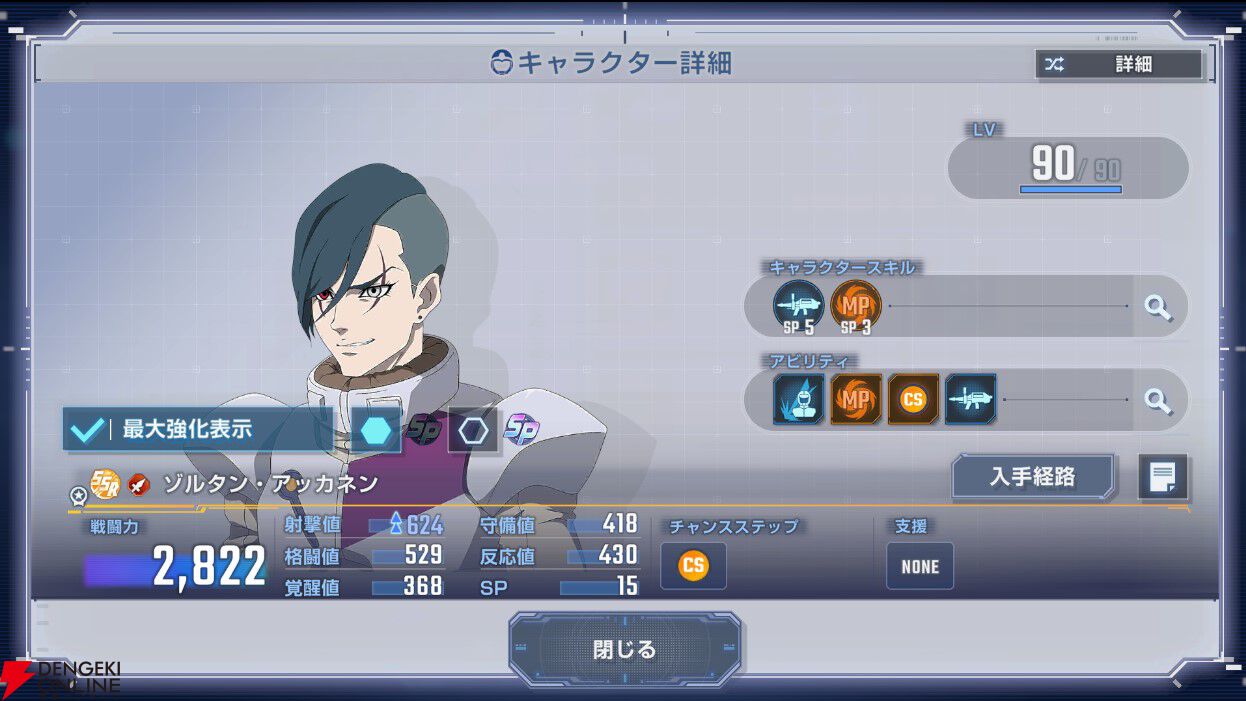Toggle the 詳細 view button
The height and width of the screenshot is (701, 1246).
1119,65
